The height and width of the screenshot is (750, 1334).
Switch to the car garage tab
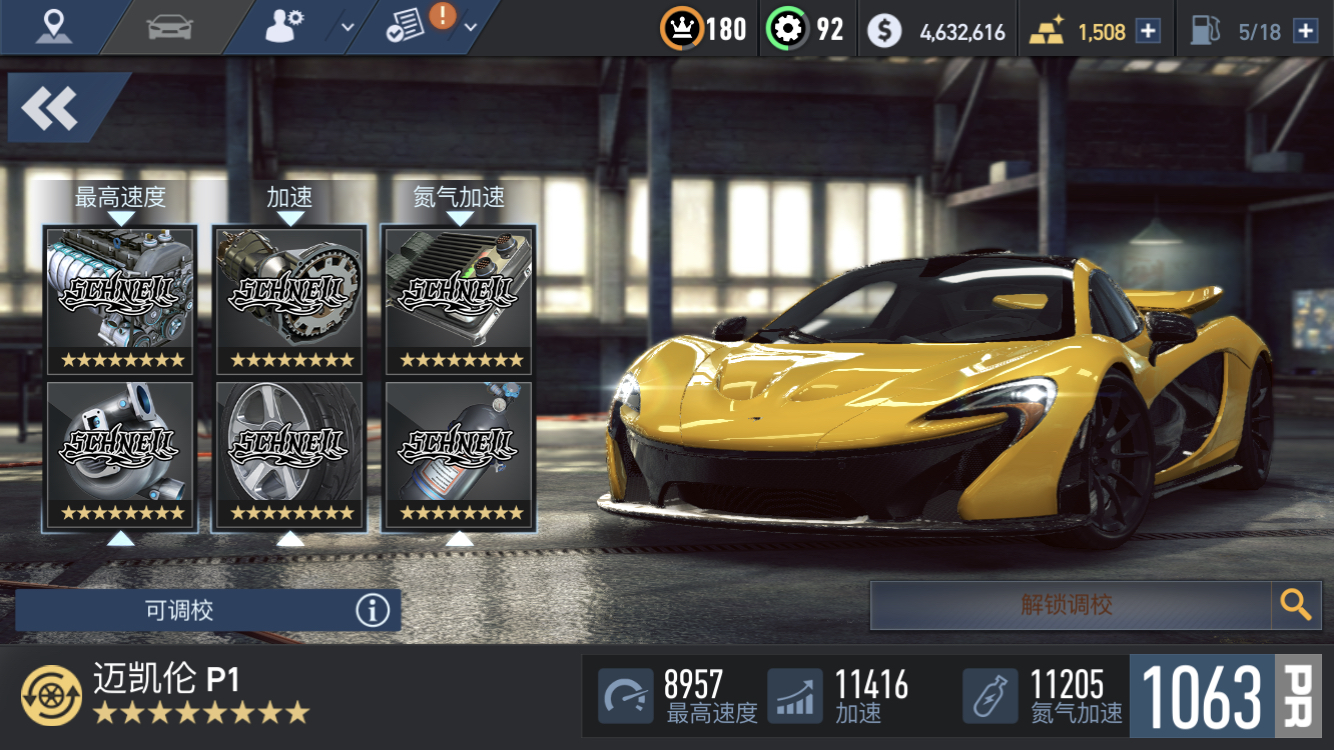point(169,27)
